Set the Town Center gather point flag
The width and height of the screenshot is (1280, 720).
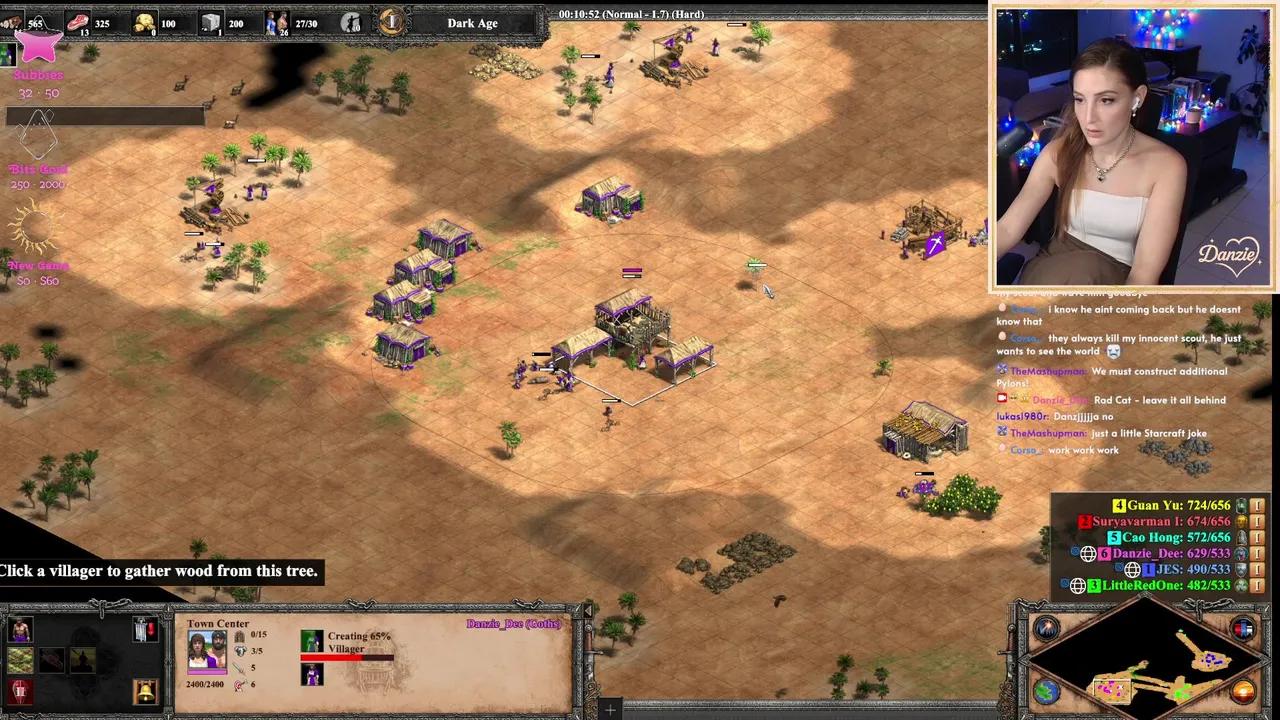click(145, 630)
